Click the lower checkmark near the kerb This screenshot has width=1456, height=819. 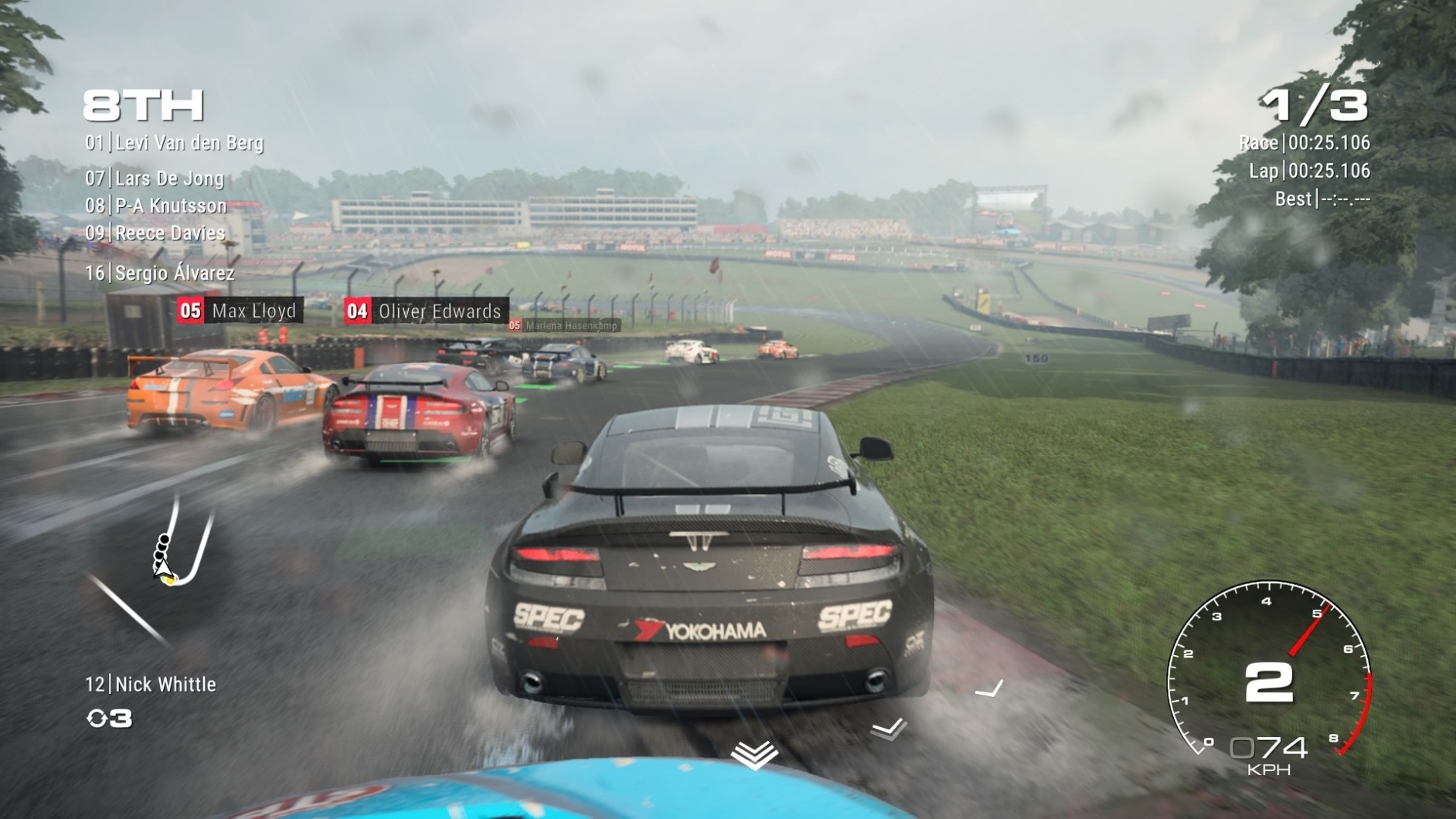[x=887, y=726]
